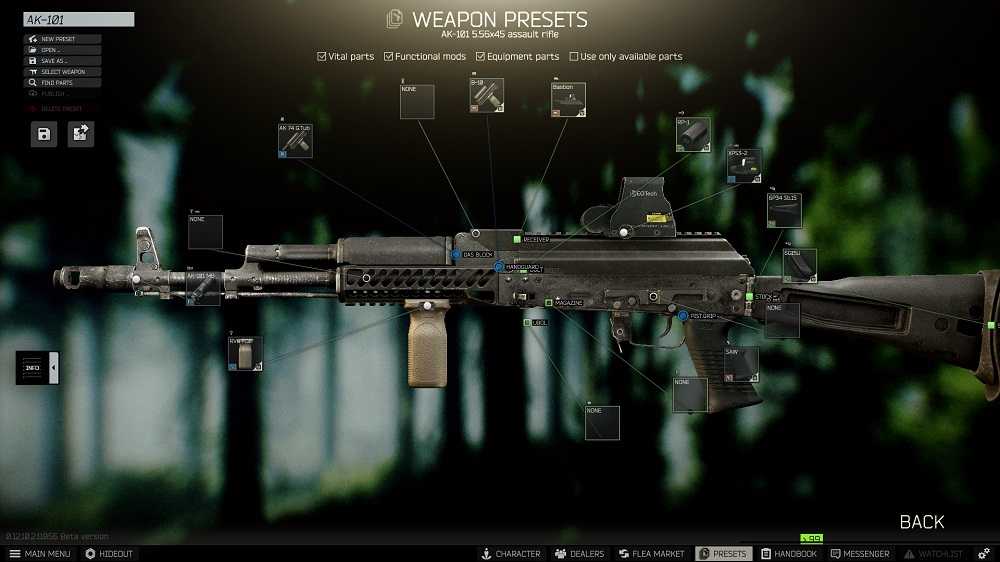Switch to the Character tab

pos(511,554)
